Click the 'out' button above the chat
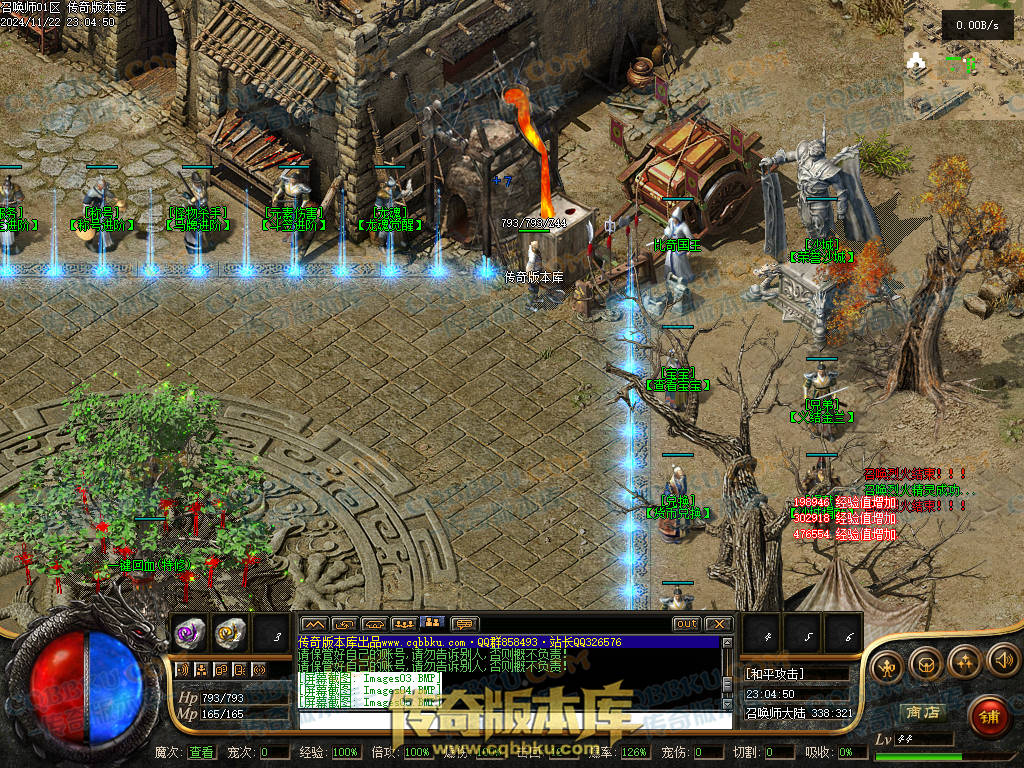 (686, 624)
